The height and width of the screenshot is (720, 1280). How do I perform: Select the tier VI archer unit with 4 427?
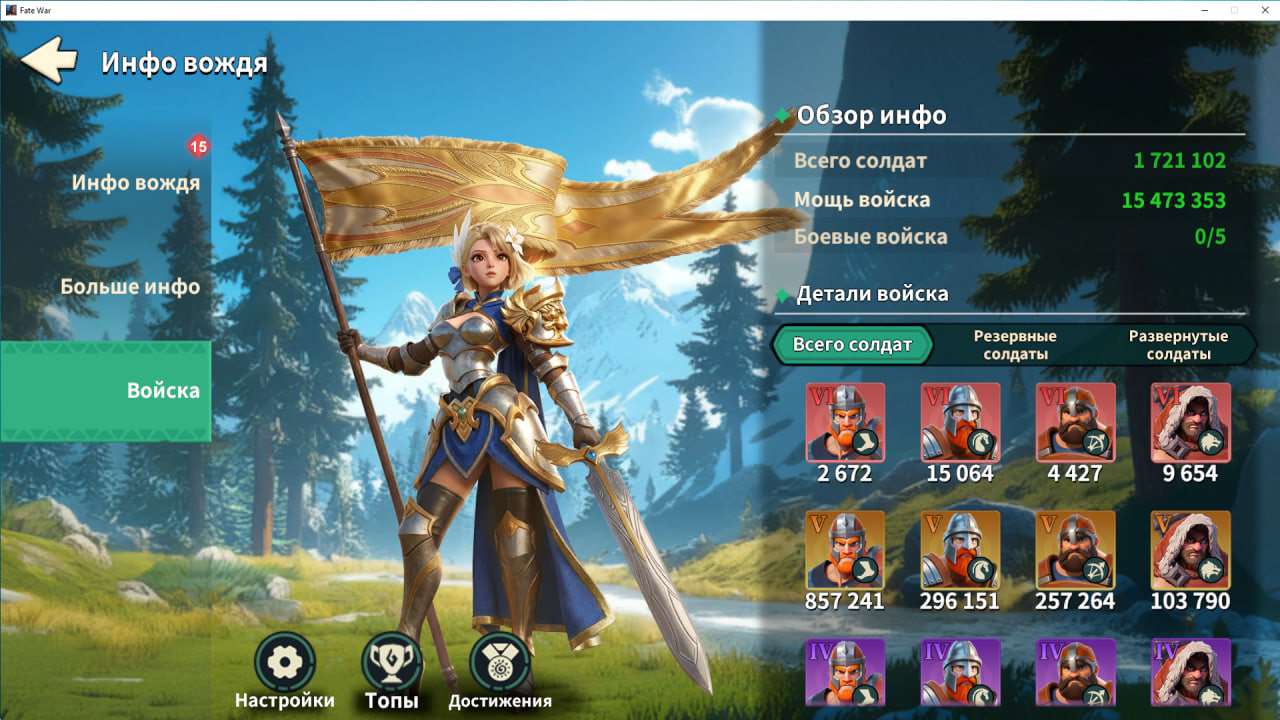coord(1075,423)
